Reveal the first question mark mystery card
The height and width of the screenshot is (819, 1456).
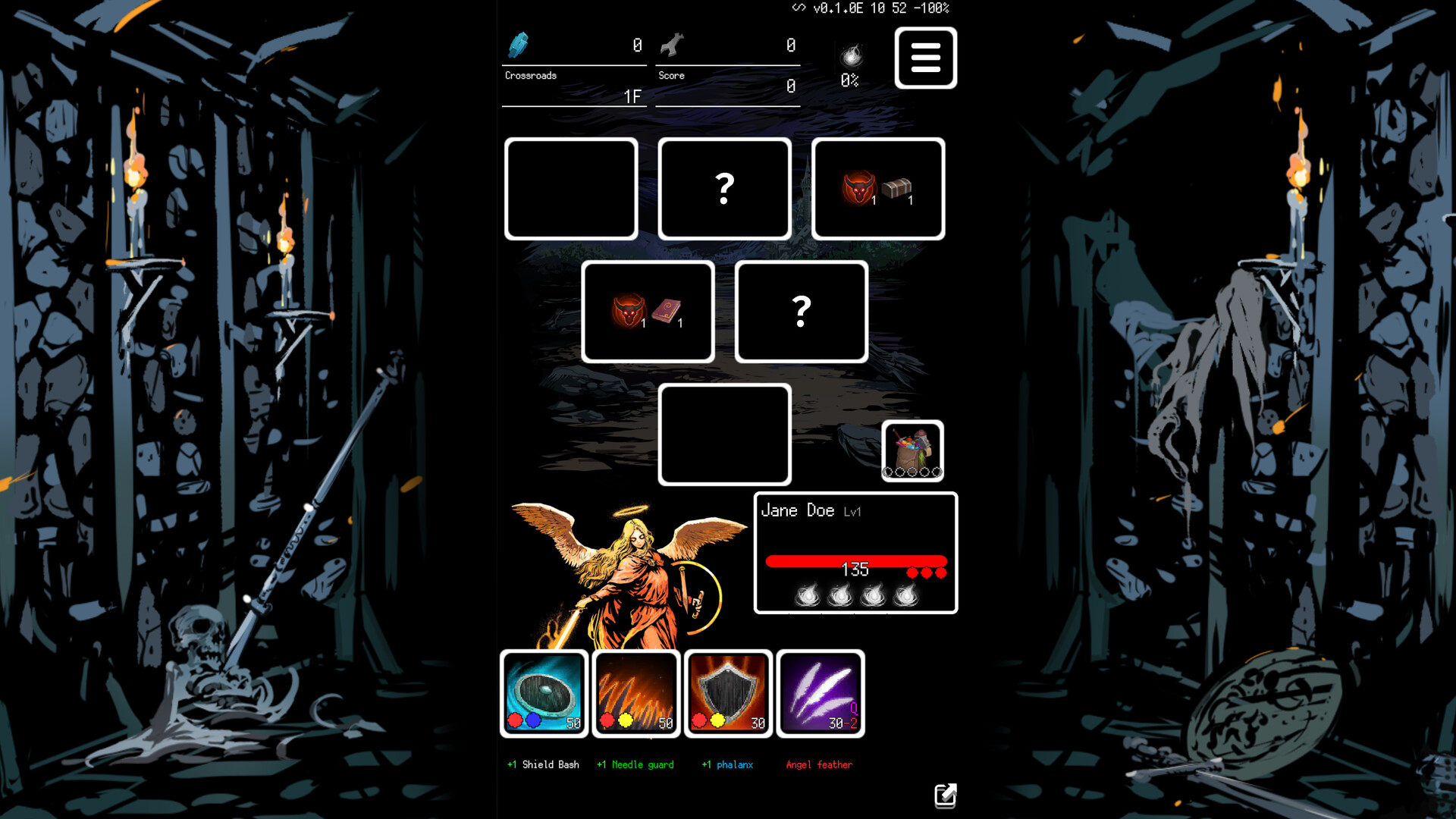[x=724, y=188]
